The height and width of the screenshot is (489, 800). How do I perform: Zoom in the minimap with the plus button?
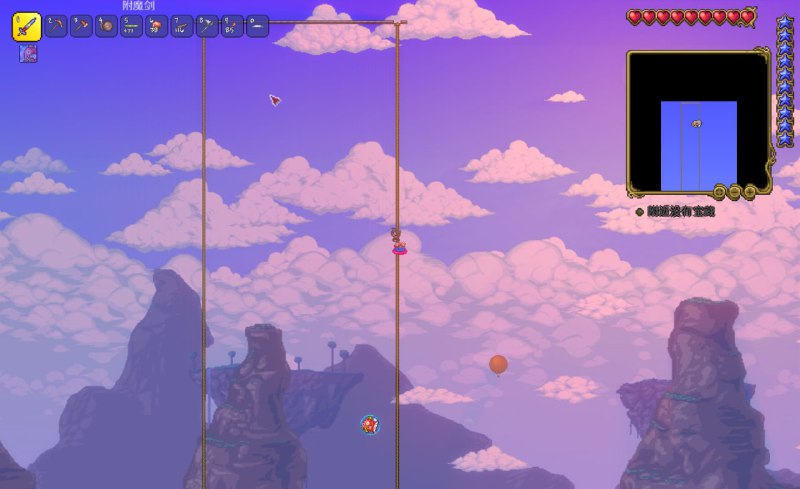(x=750, y=191)
